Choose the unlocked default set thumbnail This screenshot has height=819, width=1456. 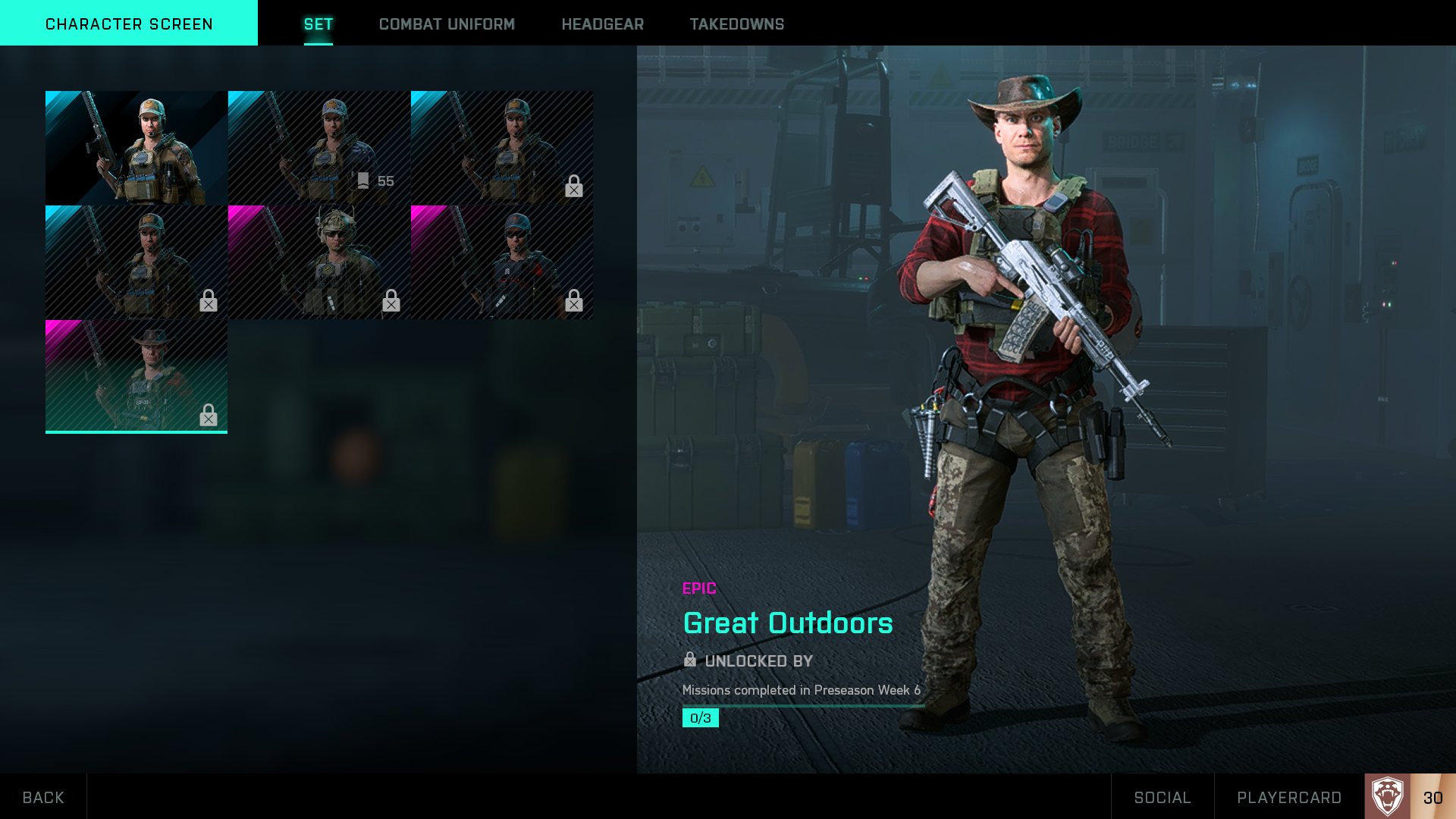point(136,148)
